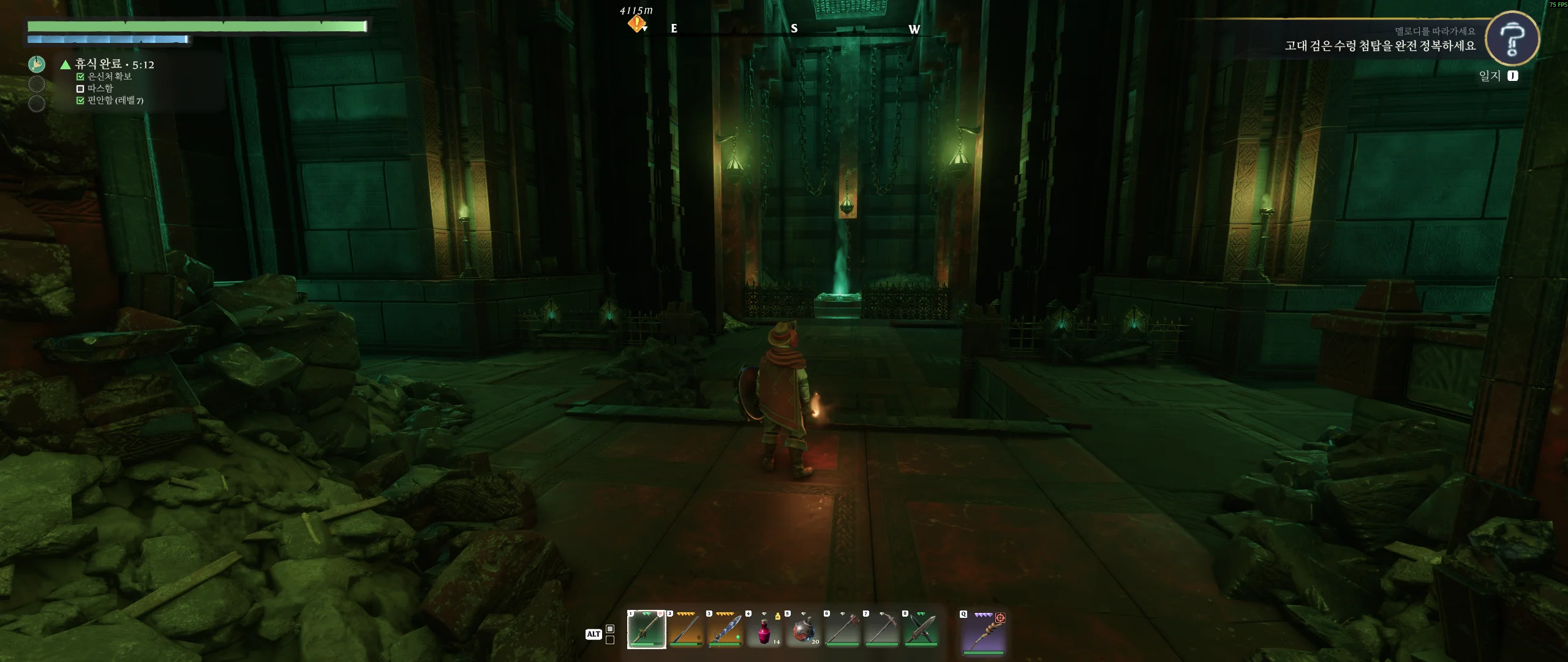Click the rested status header with green arrow

[x=108, y=64]
